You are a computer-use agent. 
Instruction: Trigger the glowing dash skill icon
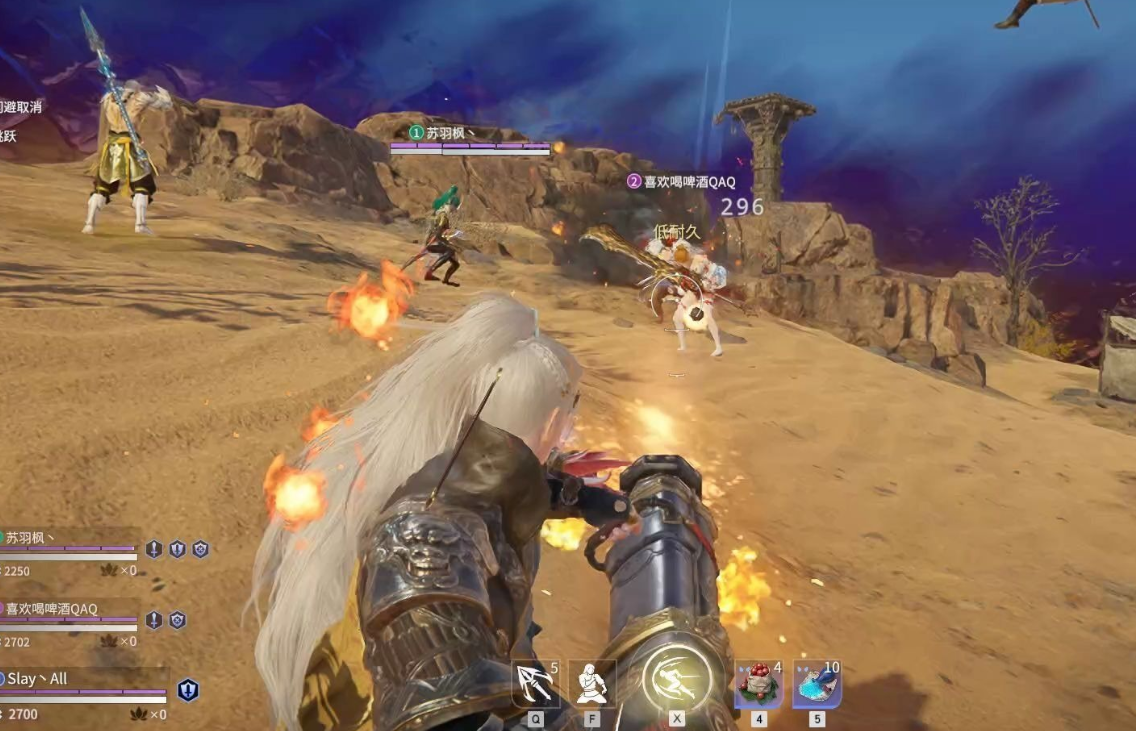(x=677, y=680)
